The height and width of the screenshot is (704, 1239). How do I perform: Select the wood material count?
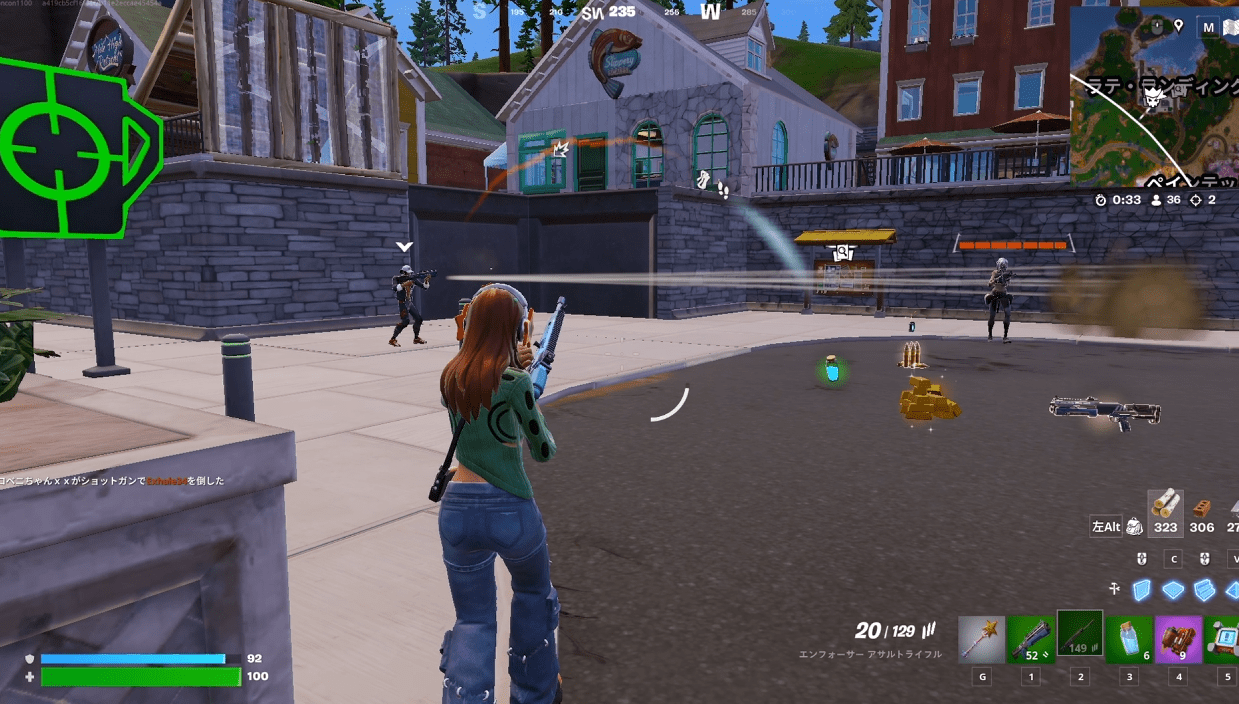1165,513
